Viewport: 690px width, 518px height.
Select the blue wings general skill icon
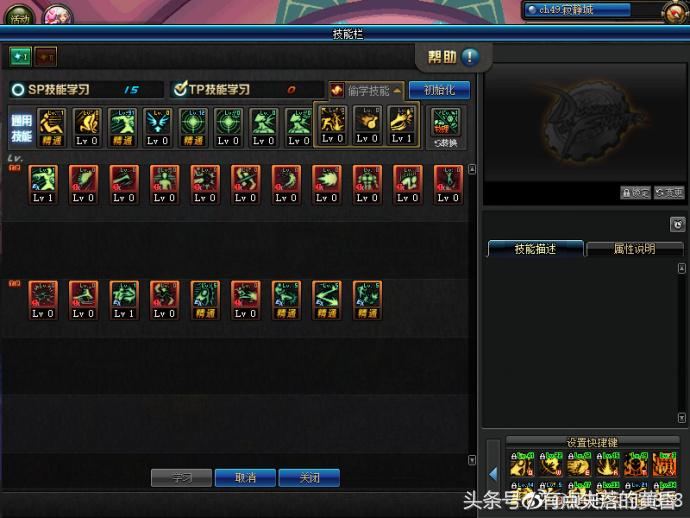(157, 127)
